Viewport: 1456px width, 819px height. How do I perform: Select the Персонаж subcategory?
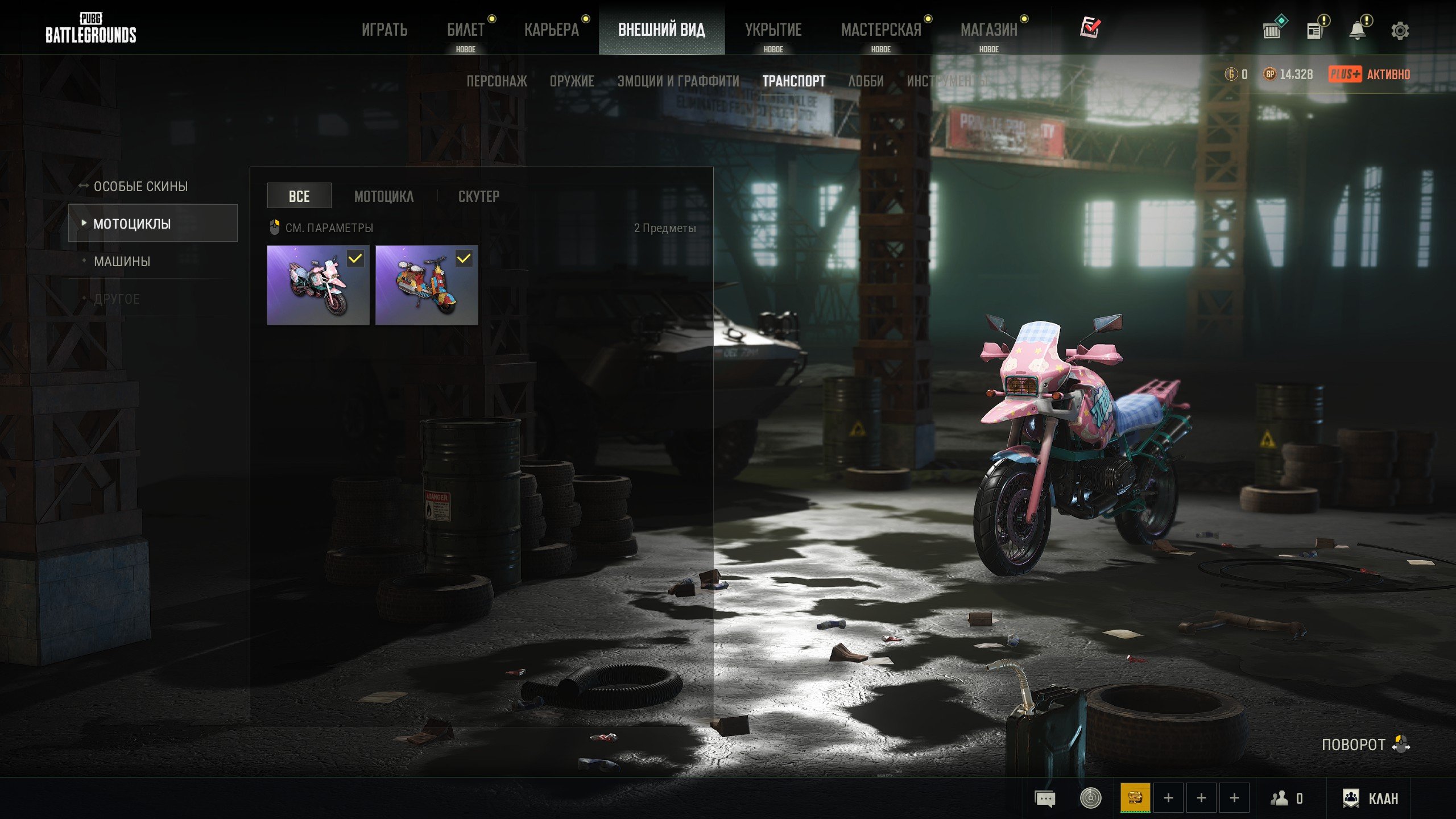point(497,81)
